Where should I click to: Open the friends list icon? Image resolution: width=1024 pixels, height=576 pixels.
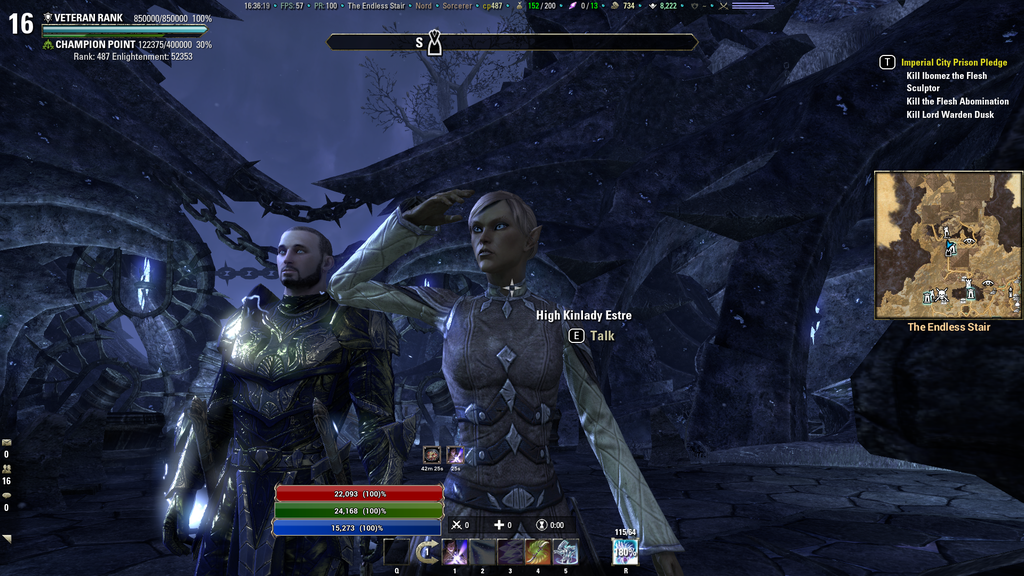coord(7,468)
